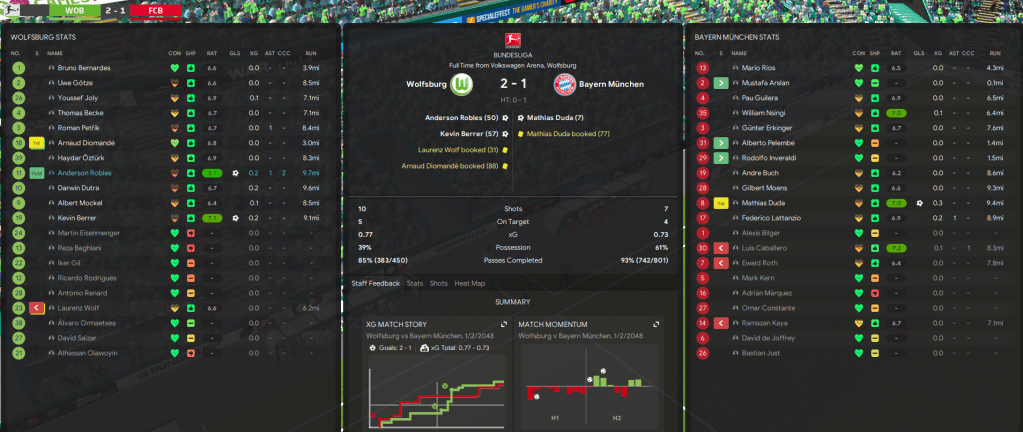Click Wolfsburg team name in match header
Image resolution: width=1023 pixels, height=432 pixels.
click(426, 84)
